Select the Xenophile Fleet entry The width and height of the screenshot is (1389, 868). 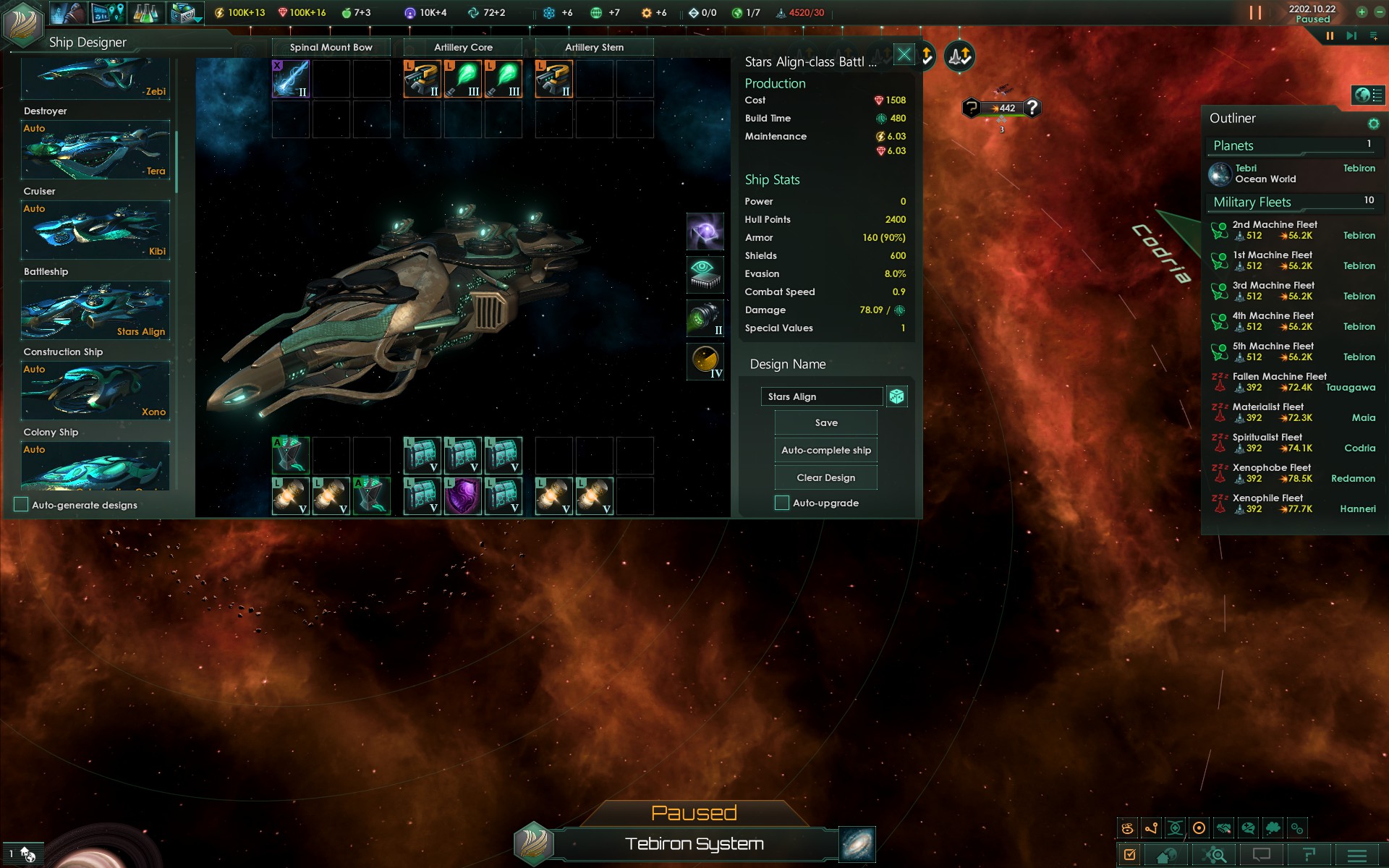point(1267,503)
